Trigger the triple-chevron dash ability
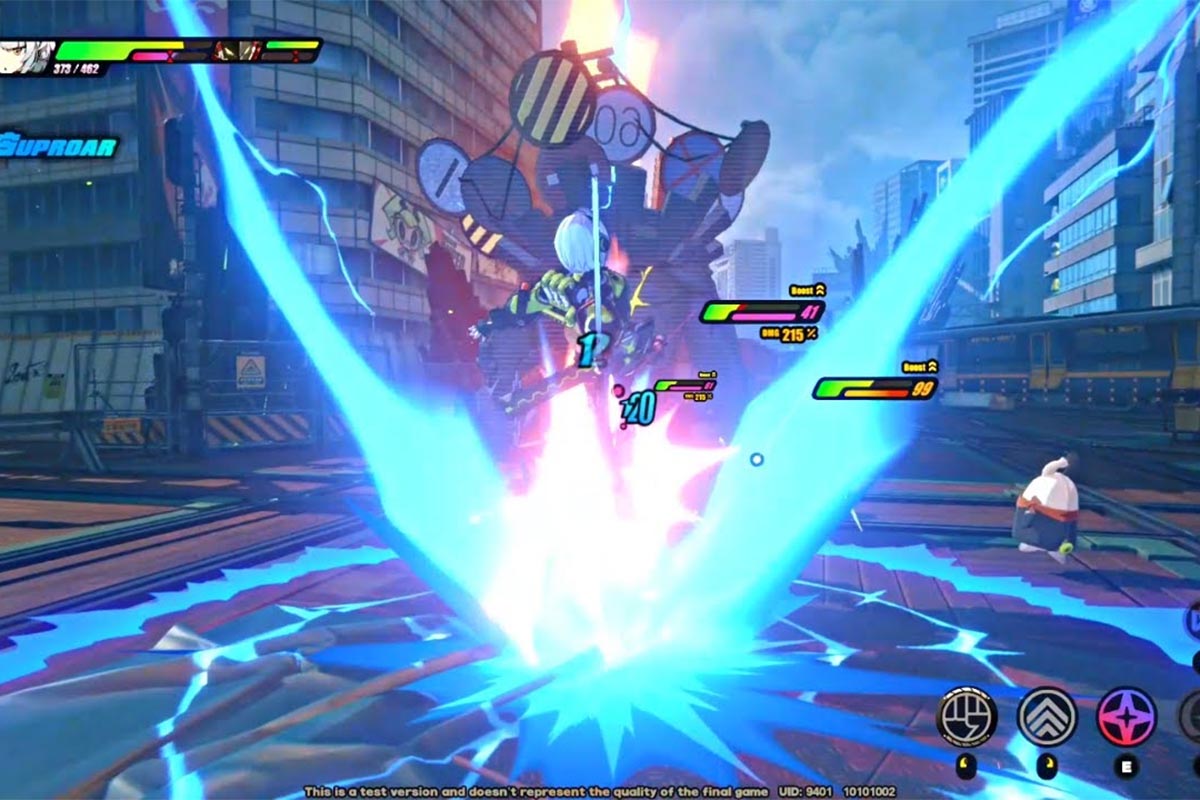This screenshot has height=800, width=1200. [x=1047, y=716]
